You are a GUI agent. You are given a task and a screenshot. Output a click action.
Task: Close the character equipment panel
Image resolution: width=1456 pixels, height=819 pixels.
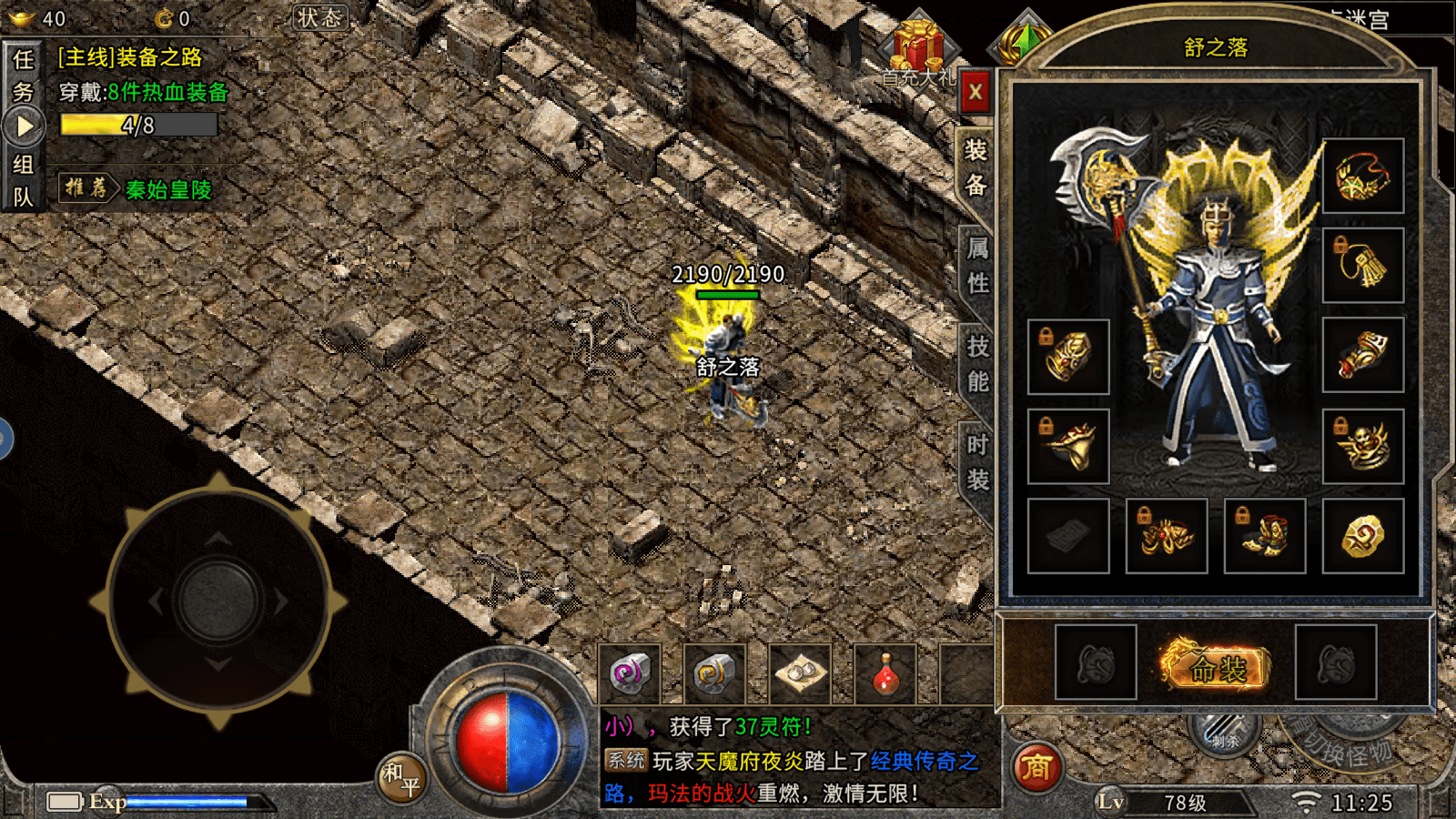tap(975, 91)
